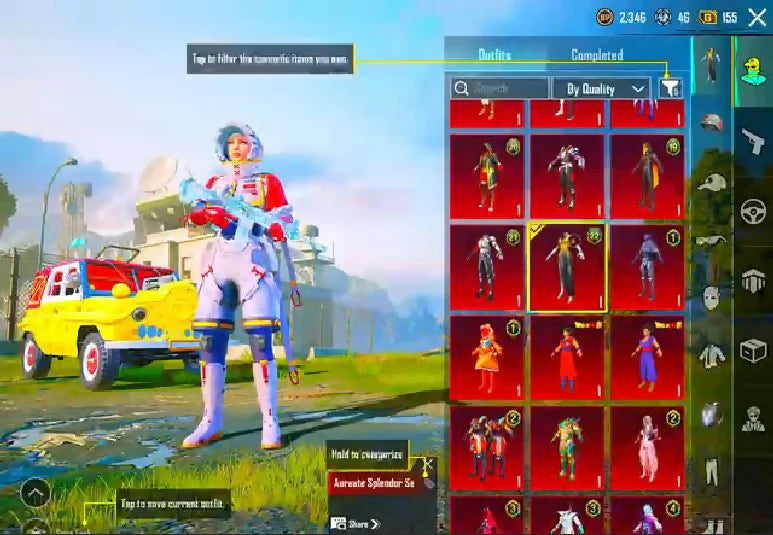773x535 pixels.
Task: Select the red and blue martial arts outfit
Action: (567, 358)
